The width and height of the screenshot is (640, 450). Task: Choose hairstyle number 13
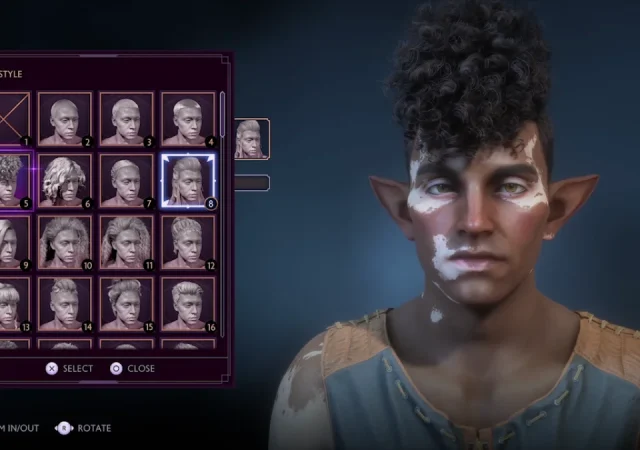[x=12, y=303]
